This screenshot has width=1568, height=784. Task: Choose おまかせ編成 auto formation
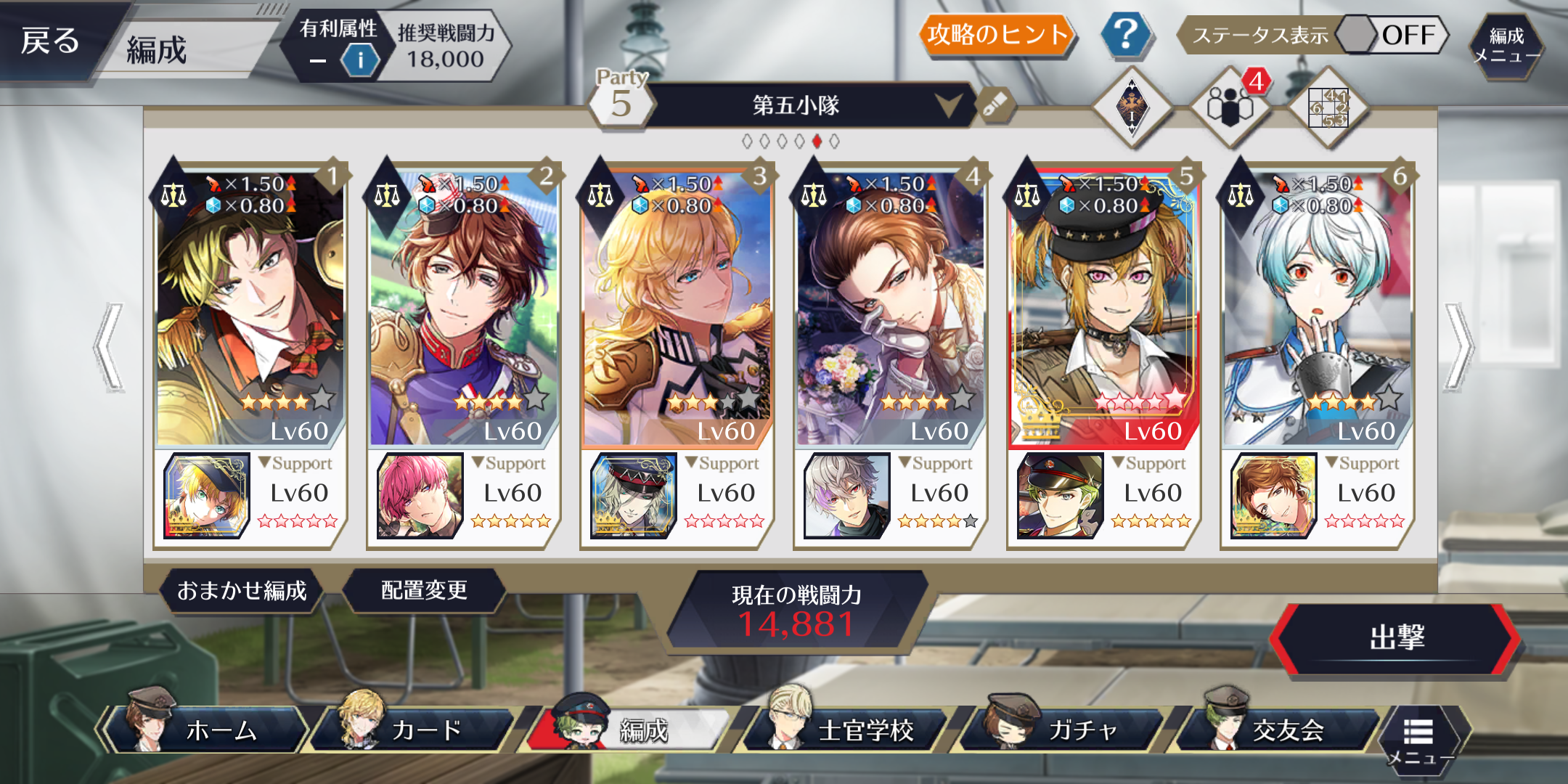click(242, 591)
